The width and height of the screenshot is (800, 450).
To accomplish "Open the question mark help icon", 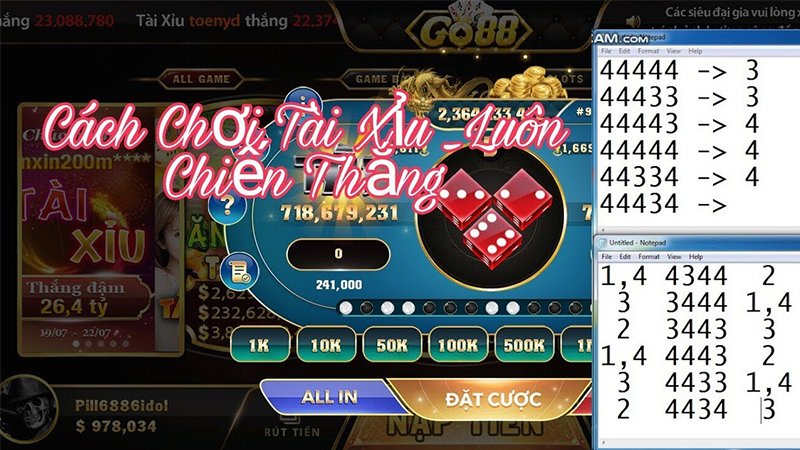I will [228, 206].
